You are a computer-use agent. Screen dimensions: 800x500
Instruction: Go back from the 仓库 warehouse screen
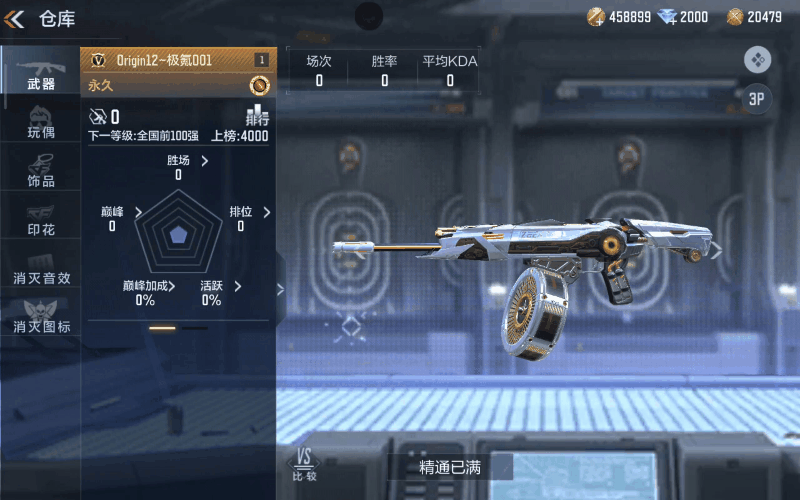pyautogui.click(x=14, y=18)
